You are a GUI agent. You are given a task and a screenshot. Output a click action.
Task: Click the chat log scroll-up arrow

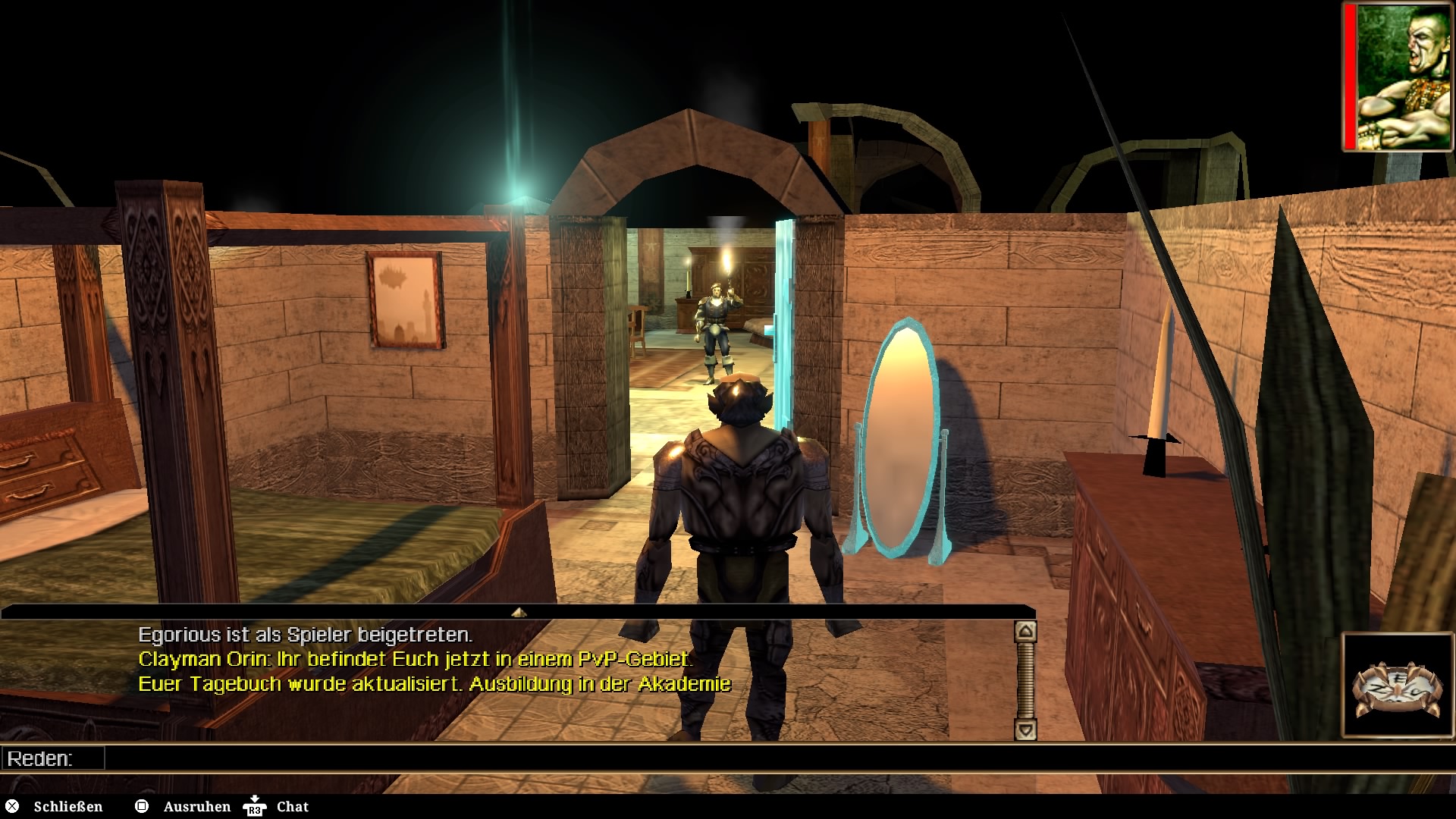tap(1025, 631)
